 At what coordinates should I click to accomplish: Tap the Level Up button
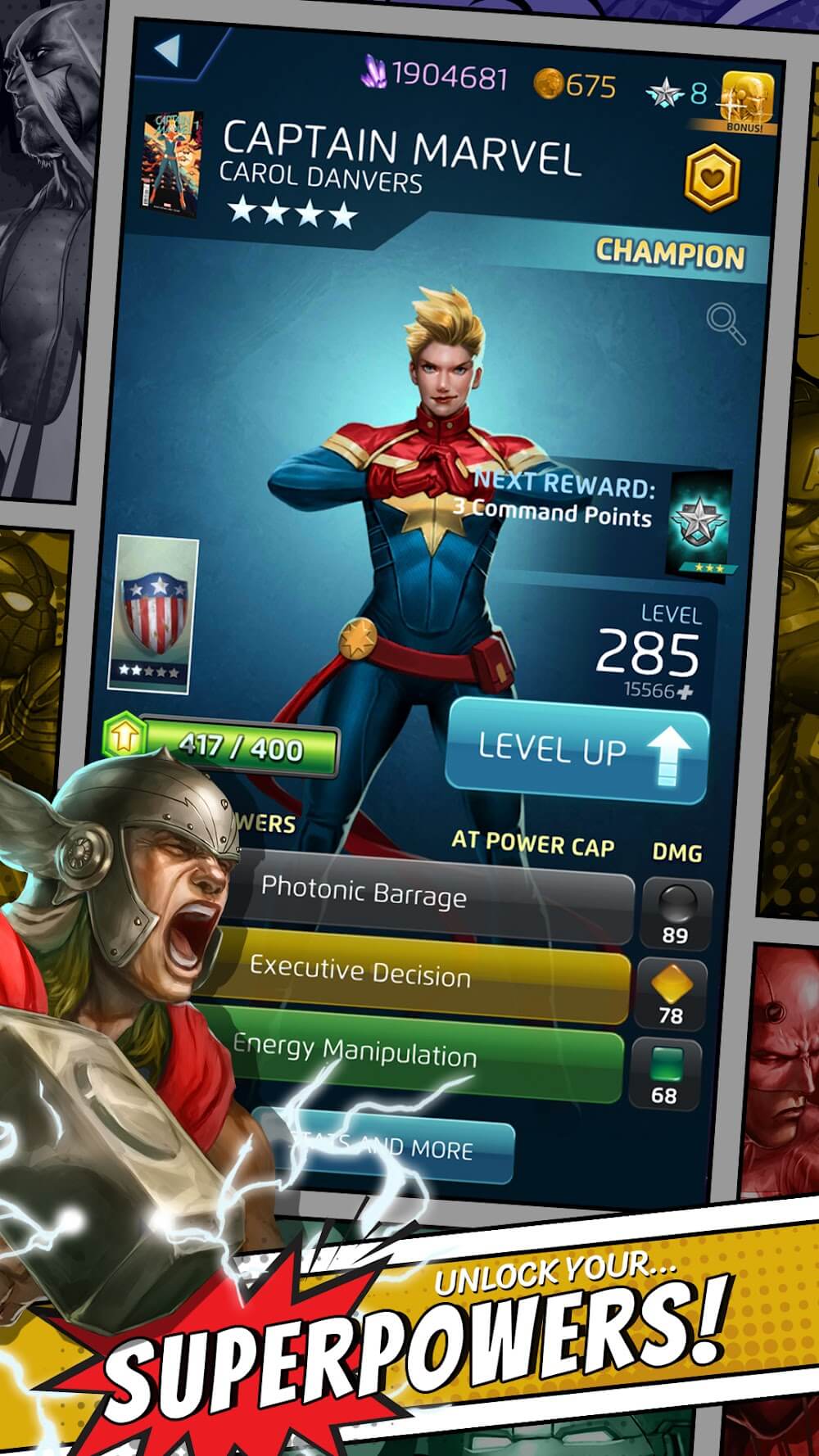point(577,749)
